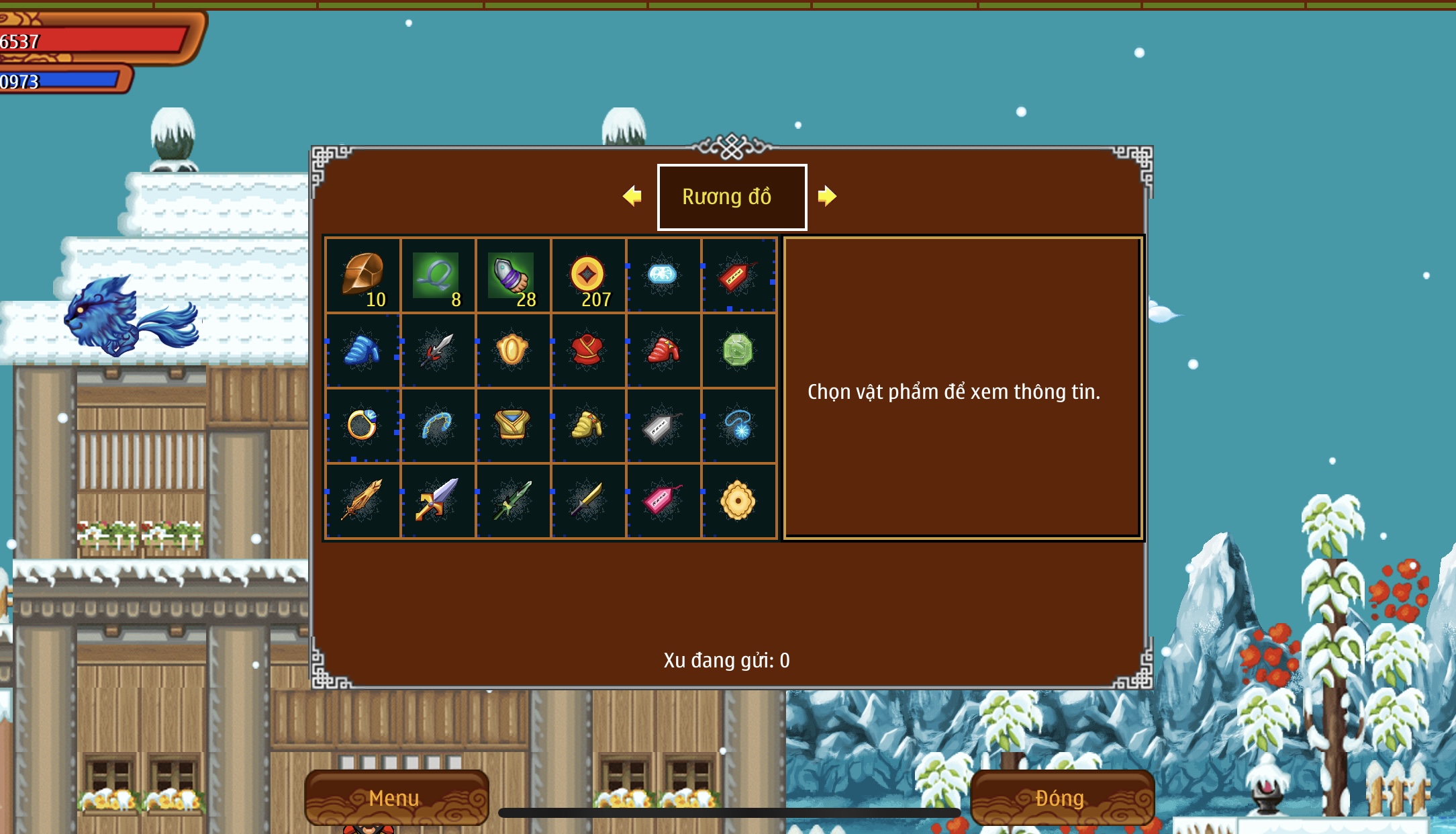Select the green jade sword slot
This screenshot has width=1456, height=834.
513,500
